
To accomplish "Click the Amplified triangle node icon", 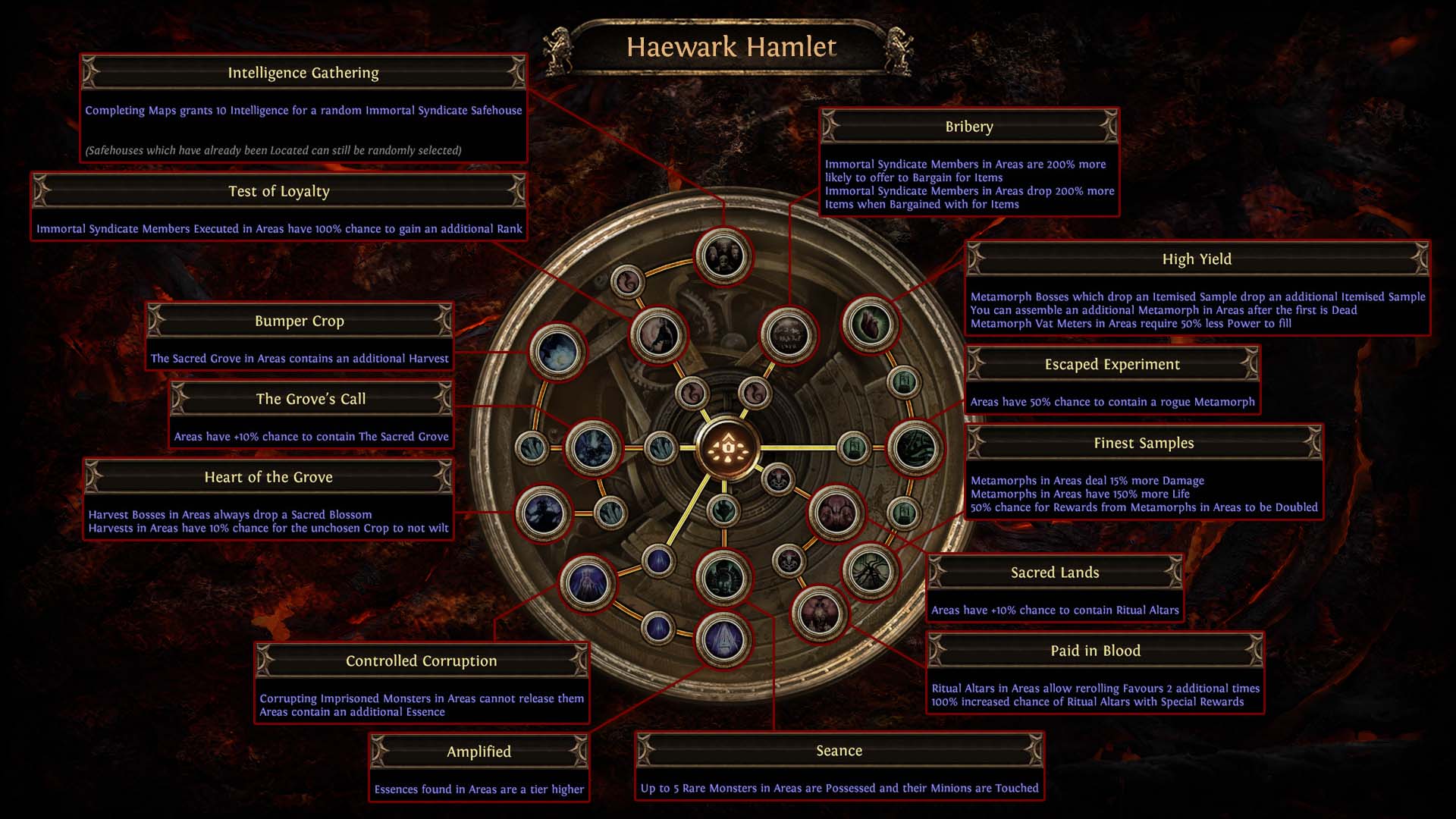I will (723, 640).
